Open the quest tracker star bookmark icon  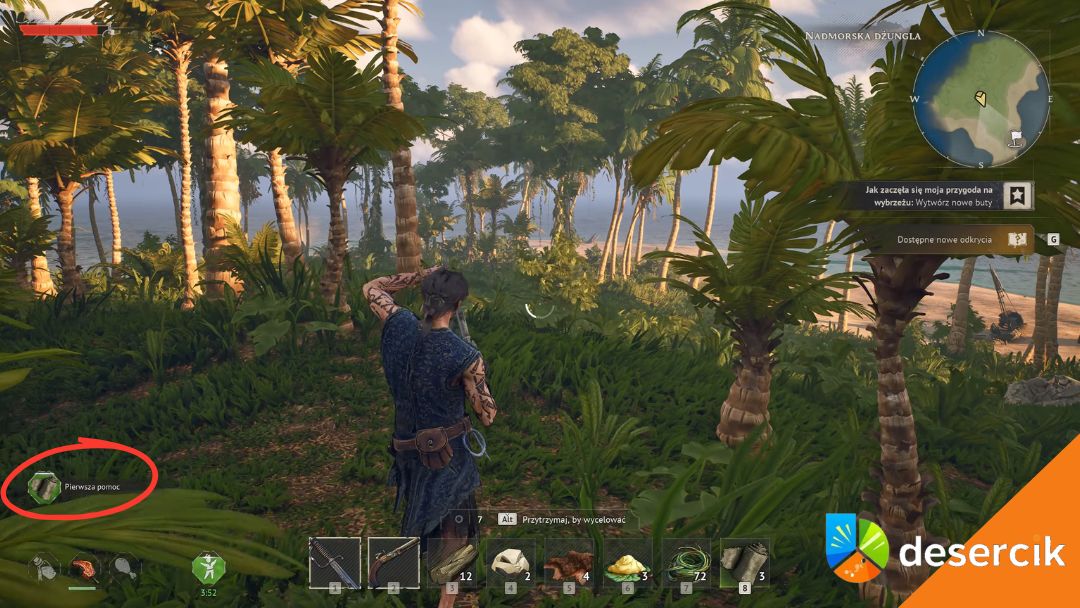click(1018, 195)
